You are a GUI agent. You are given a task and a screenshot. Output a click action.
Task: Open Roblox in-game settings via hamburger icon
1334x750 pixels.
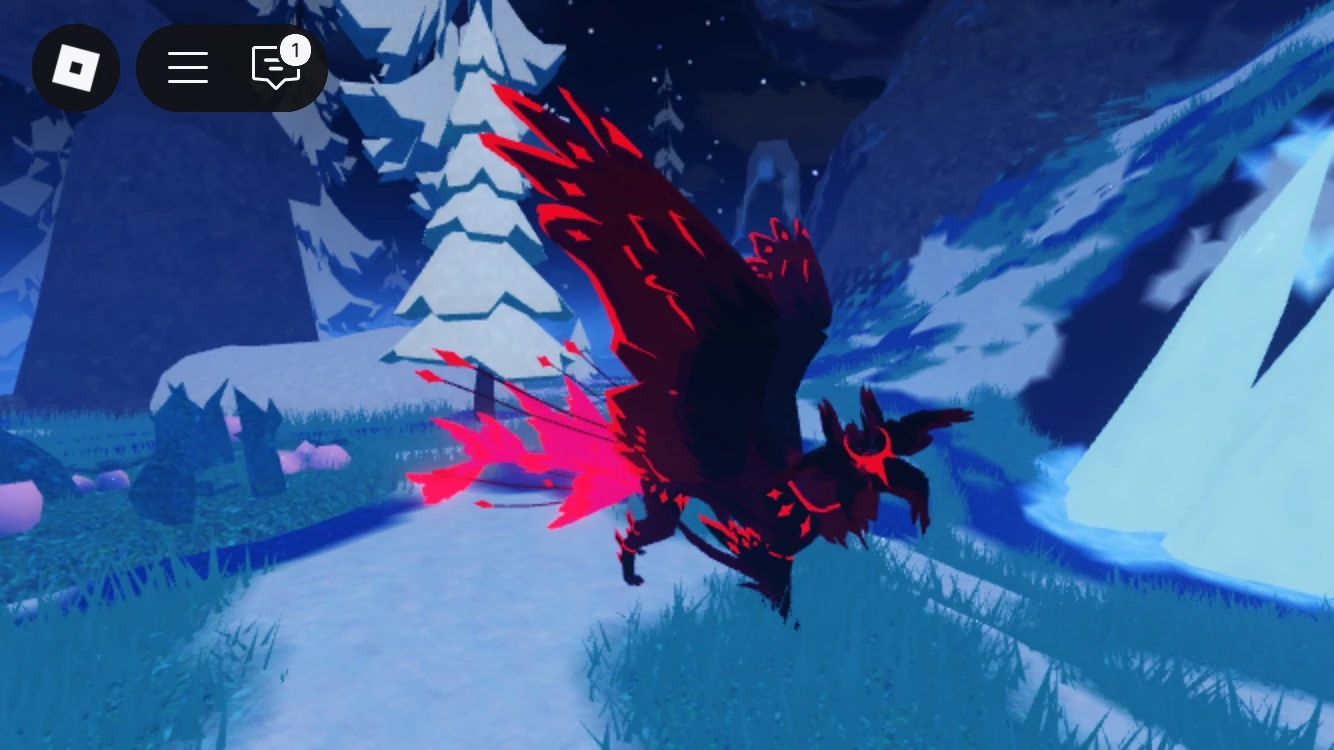coord(188,67)
